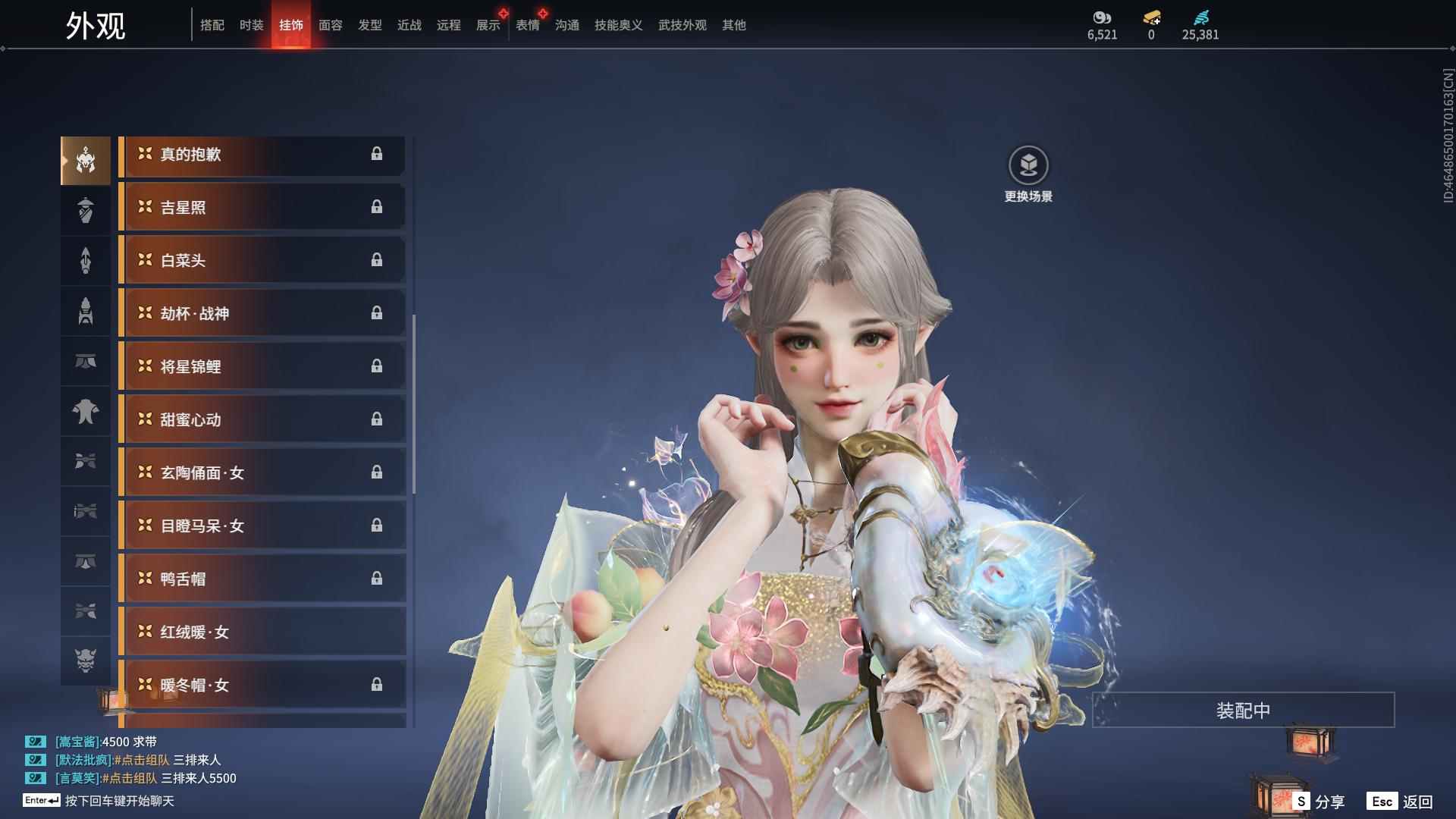Switch to the 武技外观 tab
Image resolution: width=1456 pixels, height=819 pixels.
click(x=681, y=25)
